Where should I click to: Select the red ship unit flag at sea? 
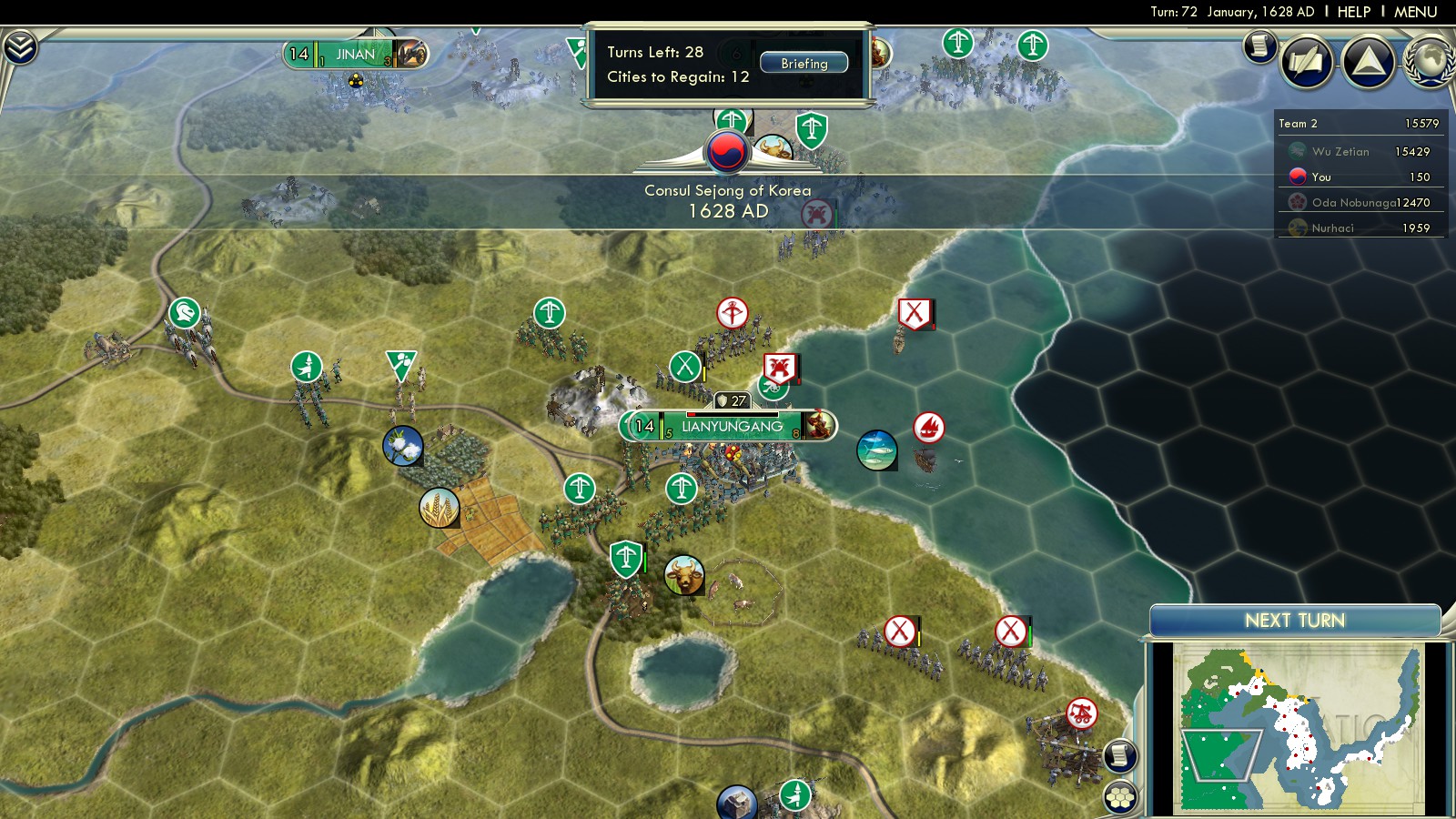[x=928, y=427]
